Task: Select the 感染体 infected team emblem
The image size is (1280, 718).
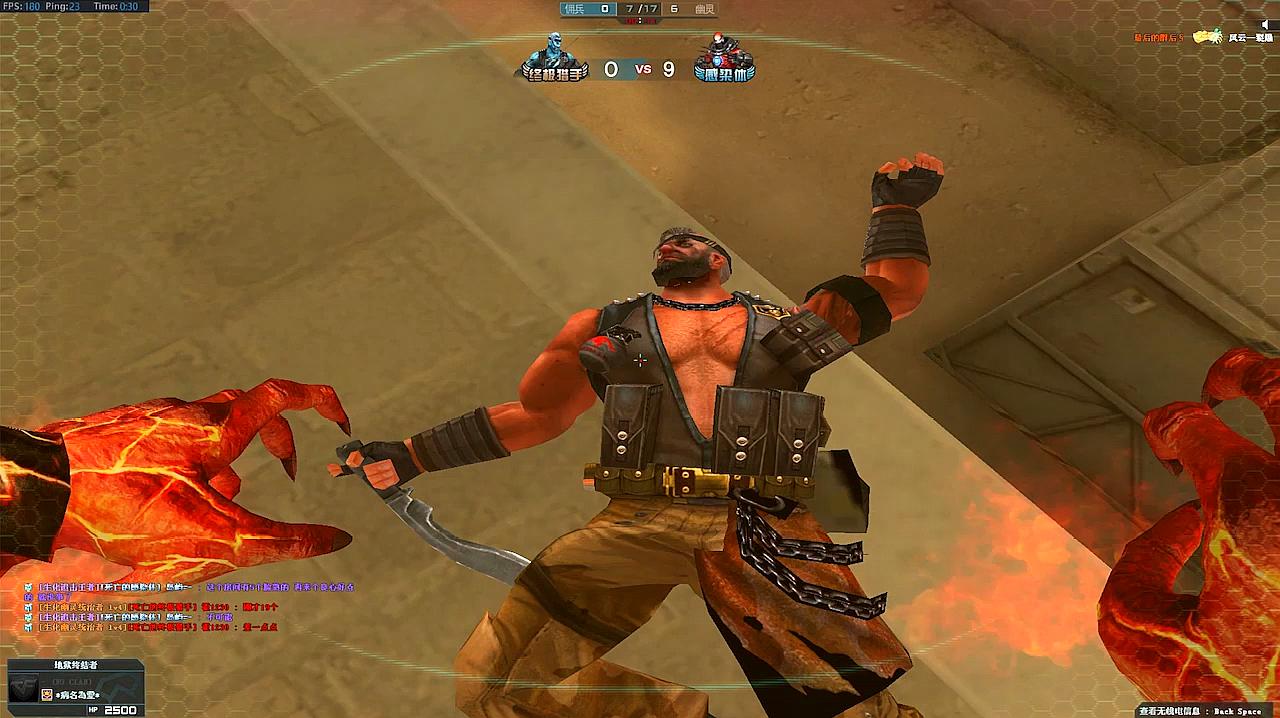Action: [x=724, y=58]
